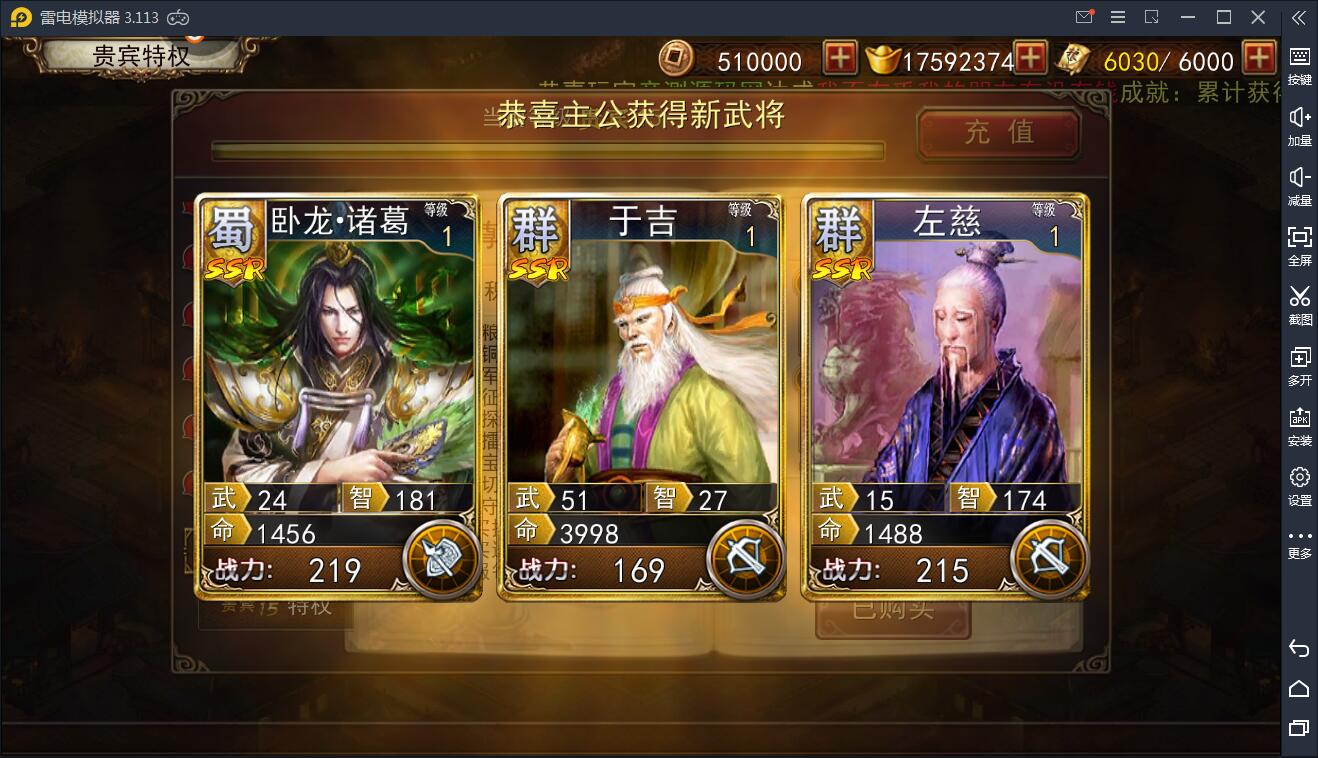Click the plus next to 6030/6000 scrolls
Image resolution: width=1318 pixels, height=758 pixels.
[x=1258, y=59]
